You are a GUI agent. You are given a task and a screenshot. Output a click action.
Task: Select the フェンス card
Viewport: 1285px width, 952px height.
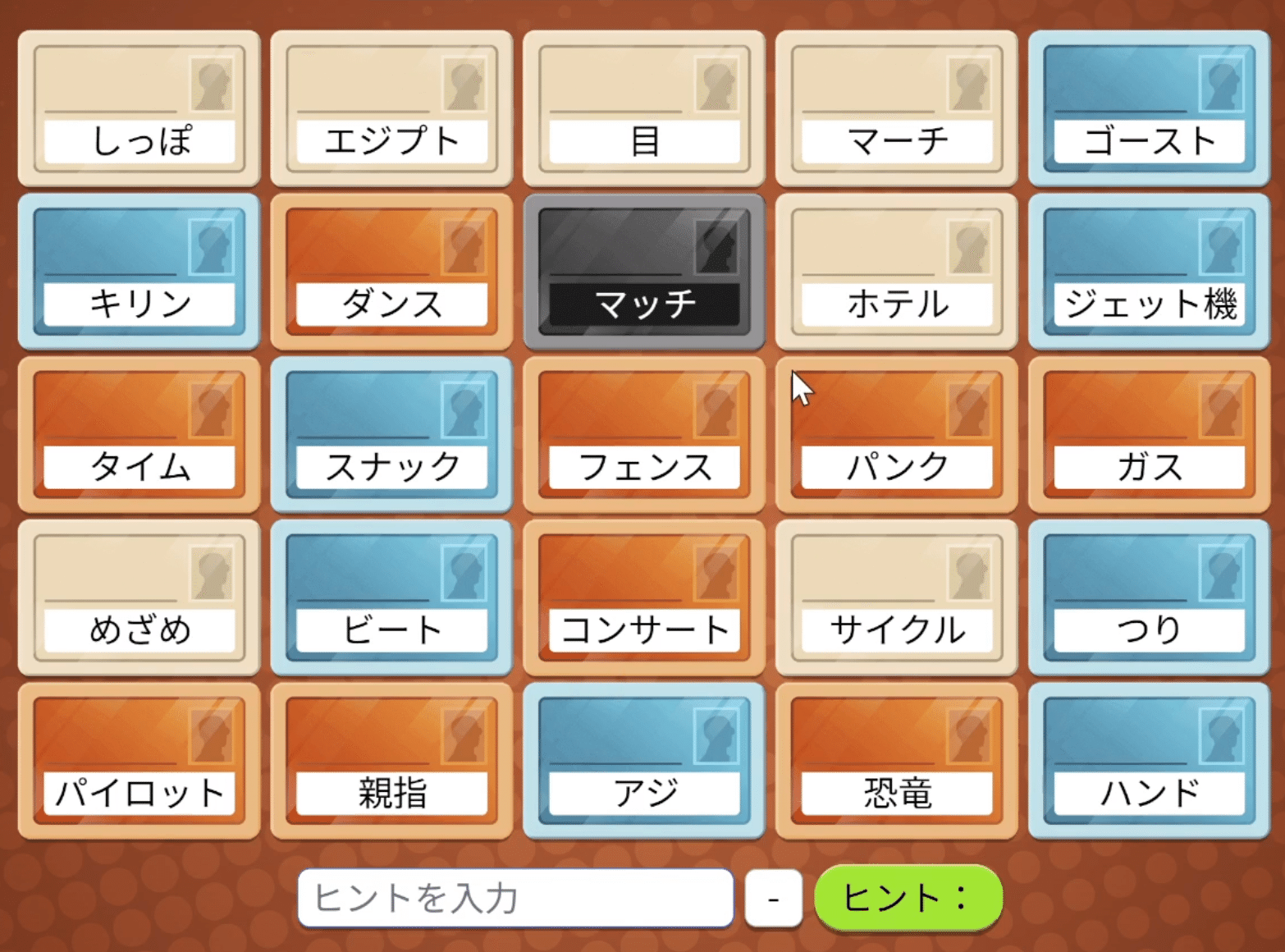coord(644,433)
